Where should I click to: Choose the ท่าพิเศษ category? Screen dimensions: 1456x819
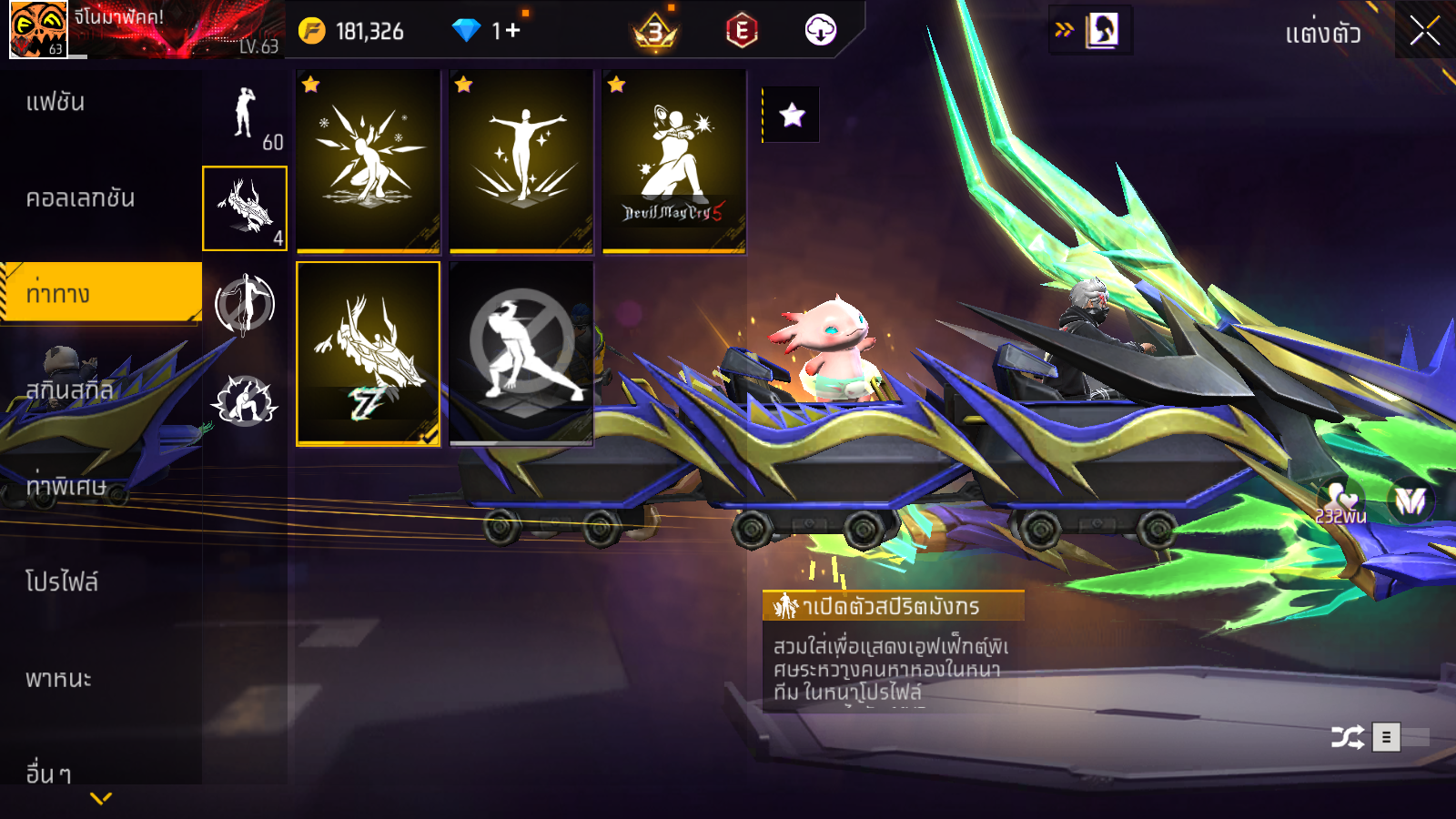tap(66, 486)
